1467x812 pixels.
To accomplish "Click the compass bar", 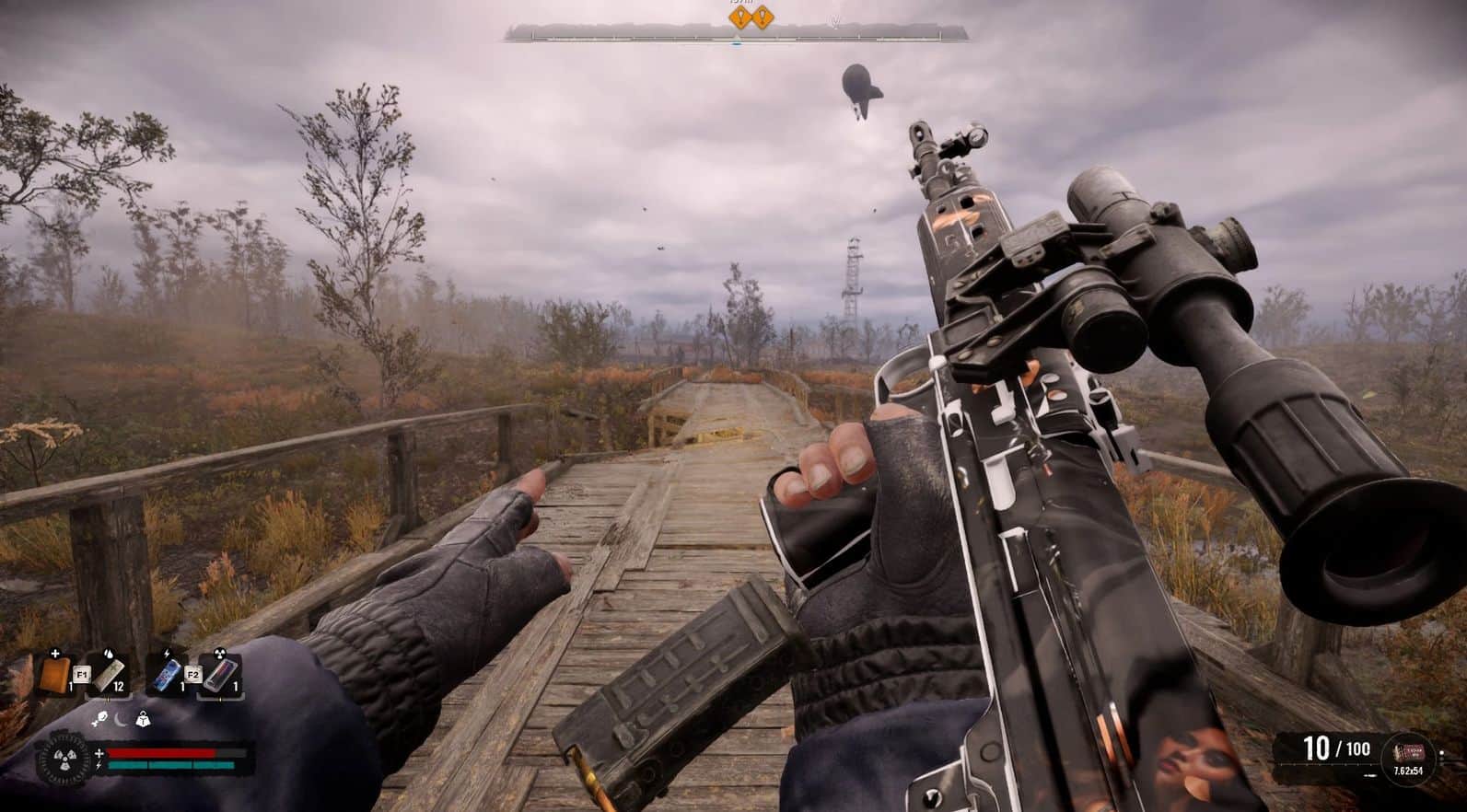I will tap(737, 35).
